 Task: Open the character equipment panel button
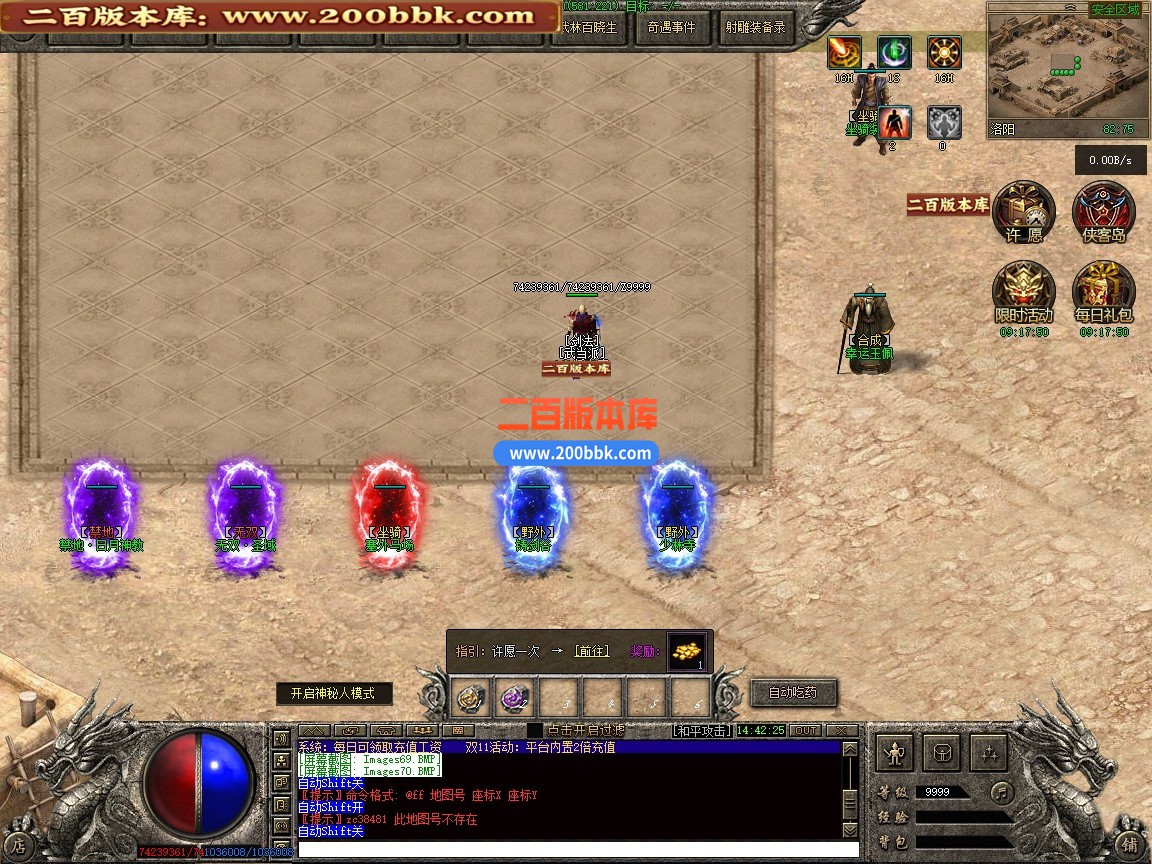pyautogui.click(x=894, y=753)
